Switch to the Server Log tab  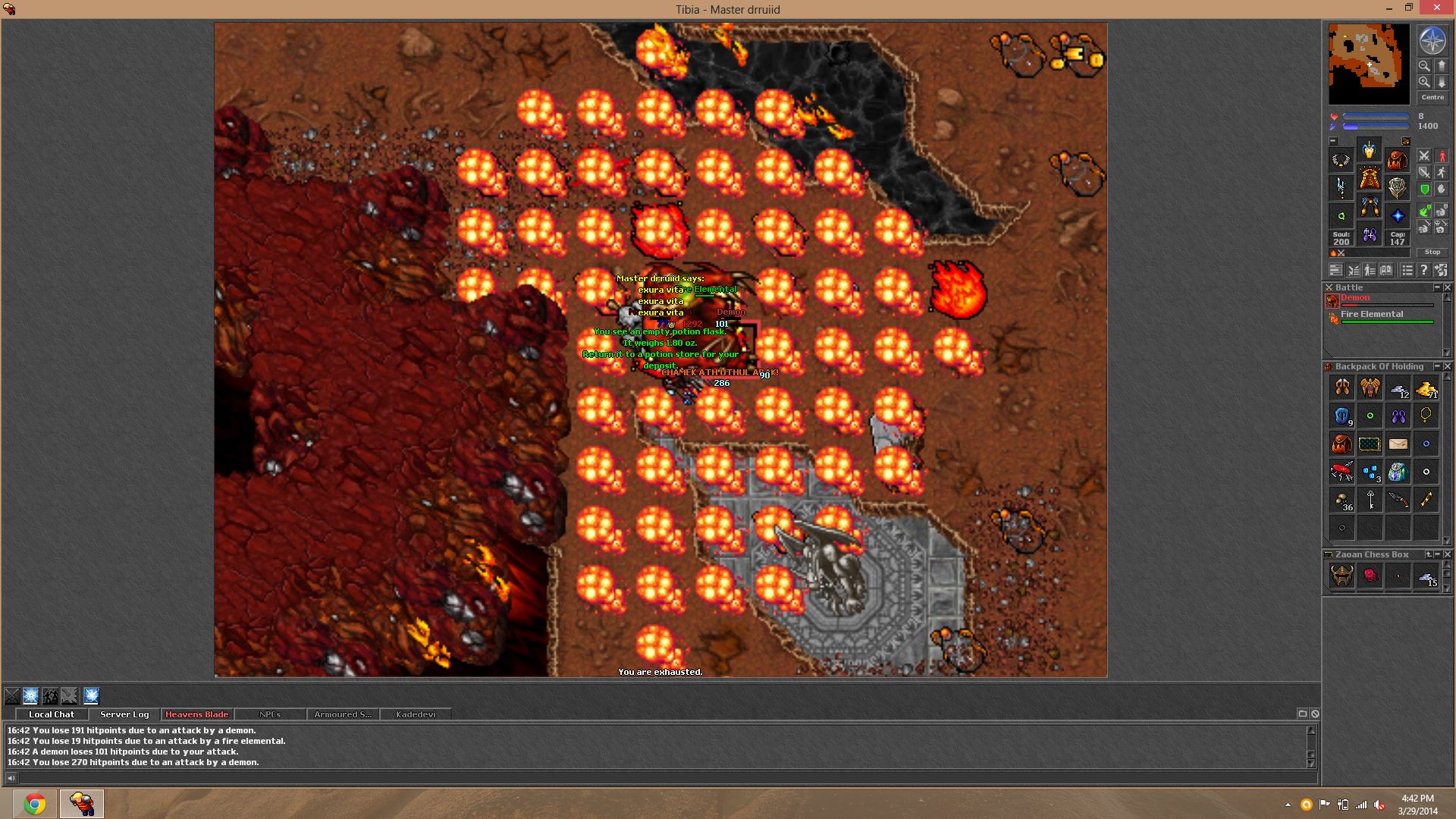(124, 714)
